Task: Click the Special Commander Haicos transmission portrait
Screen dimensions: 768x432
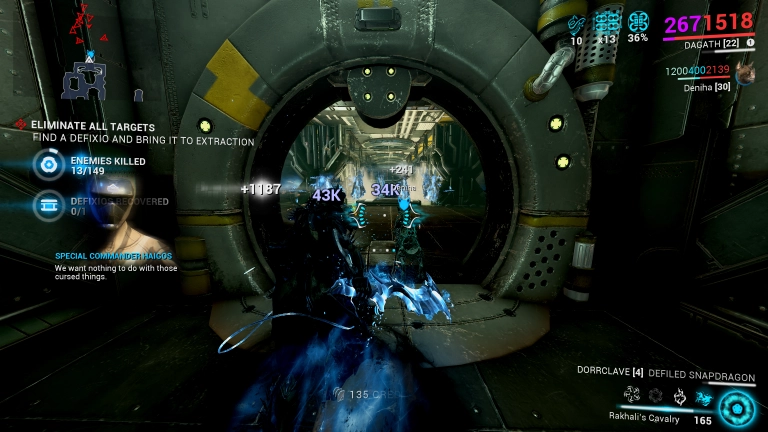Action: pos(118,215)
